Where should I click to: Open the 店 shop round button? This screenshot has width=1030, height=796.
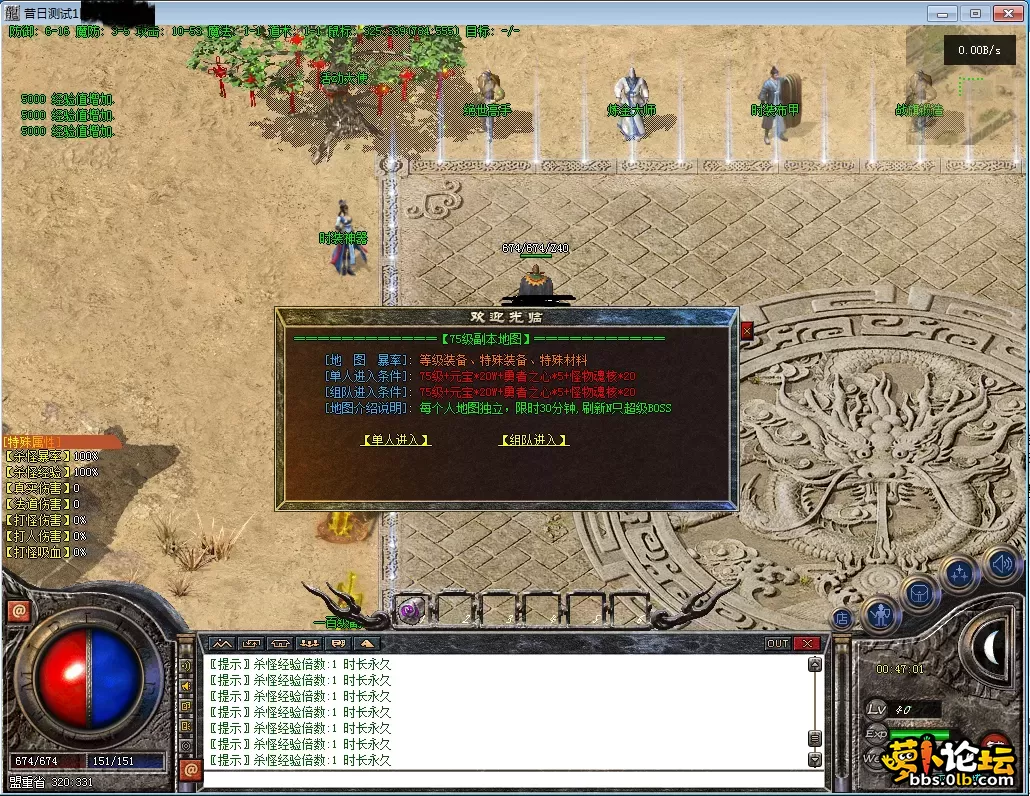(x=842, y=619)
